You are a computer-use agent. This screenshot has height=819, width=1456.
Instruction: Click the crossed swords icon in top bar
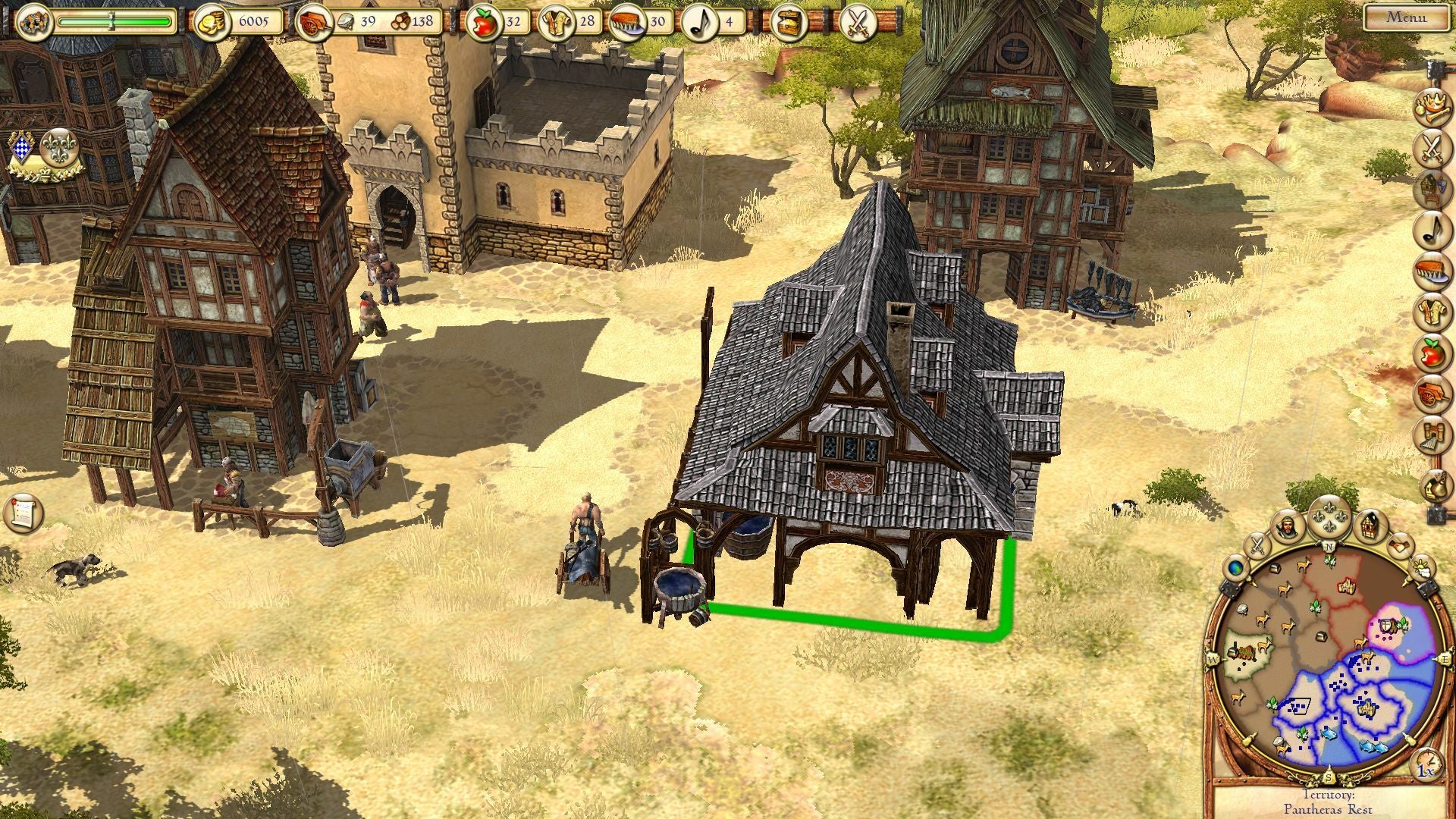point(858,21)
